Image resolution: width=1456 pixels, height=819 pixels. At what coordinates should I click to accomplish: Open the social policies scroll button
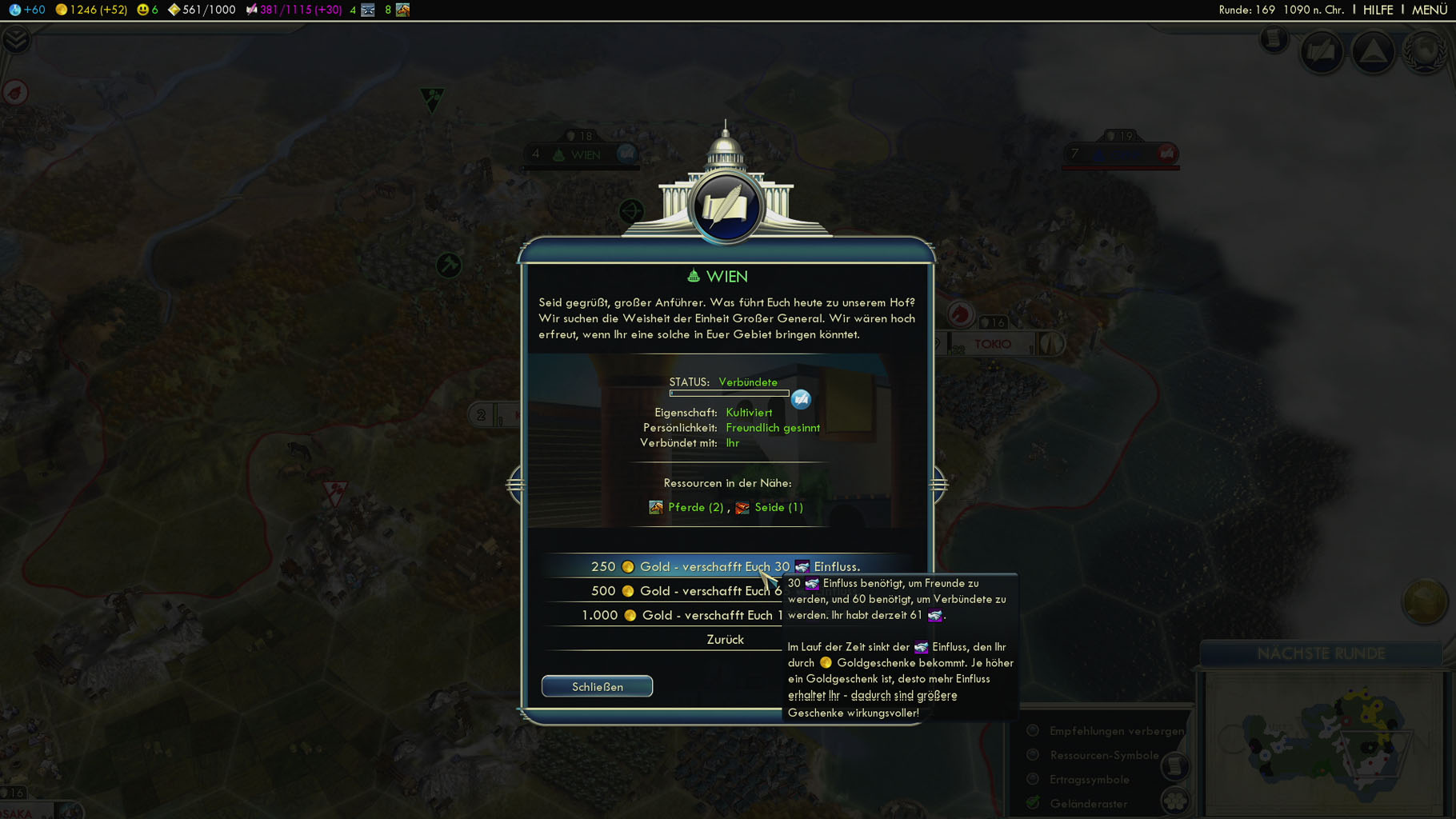coord(1321,53)
